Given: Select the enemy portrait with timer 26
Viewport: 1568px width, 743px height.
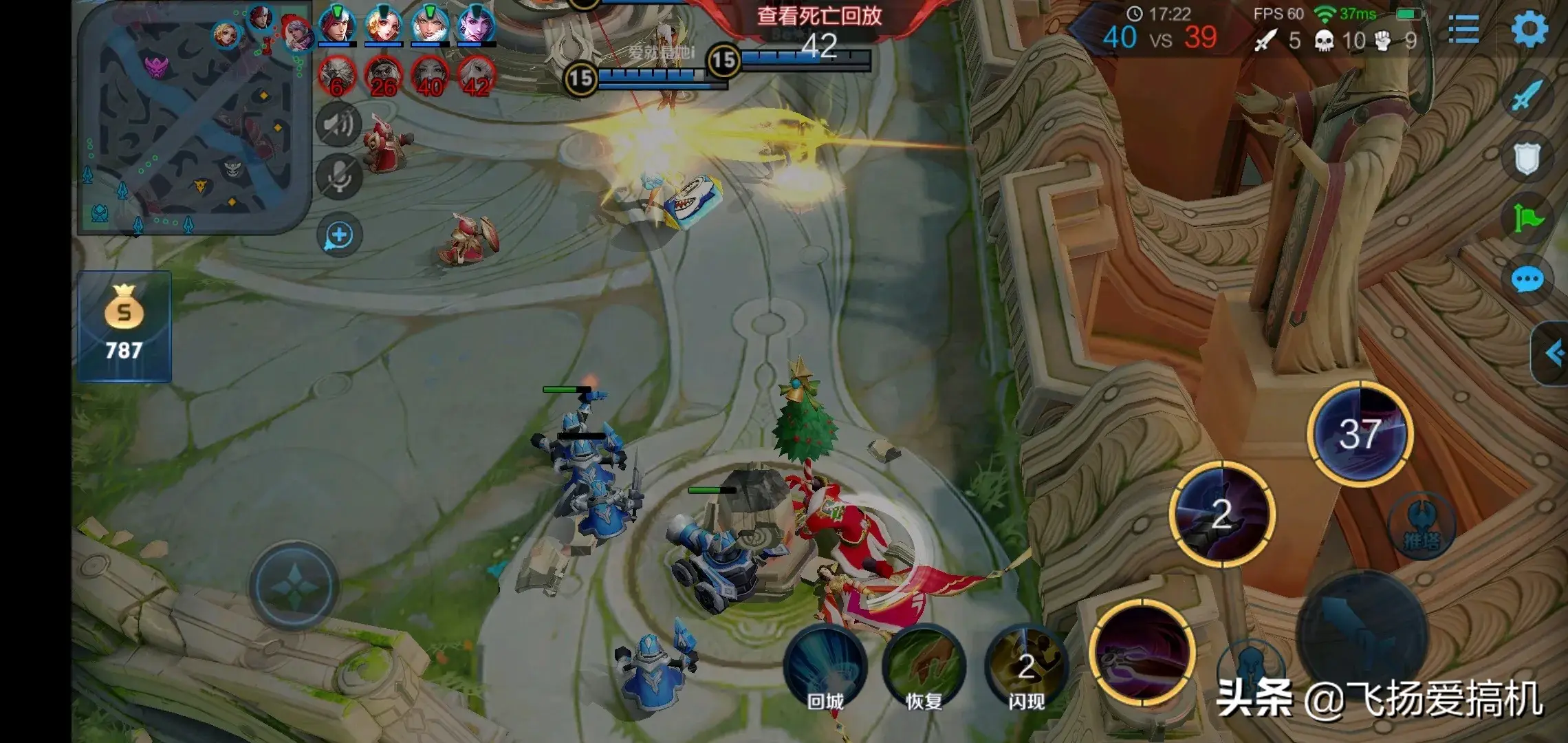Looking at the screenshot, I should pyautogui.click(x=383, y=77).
